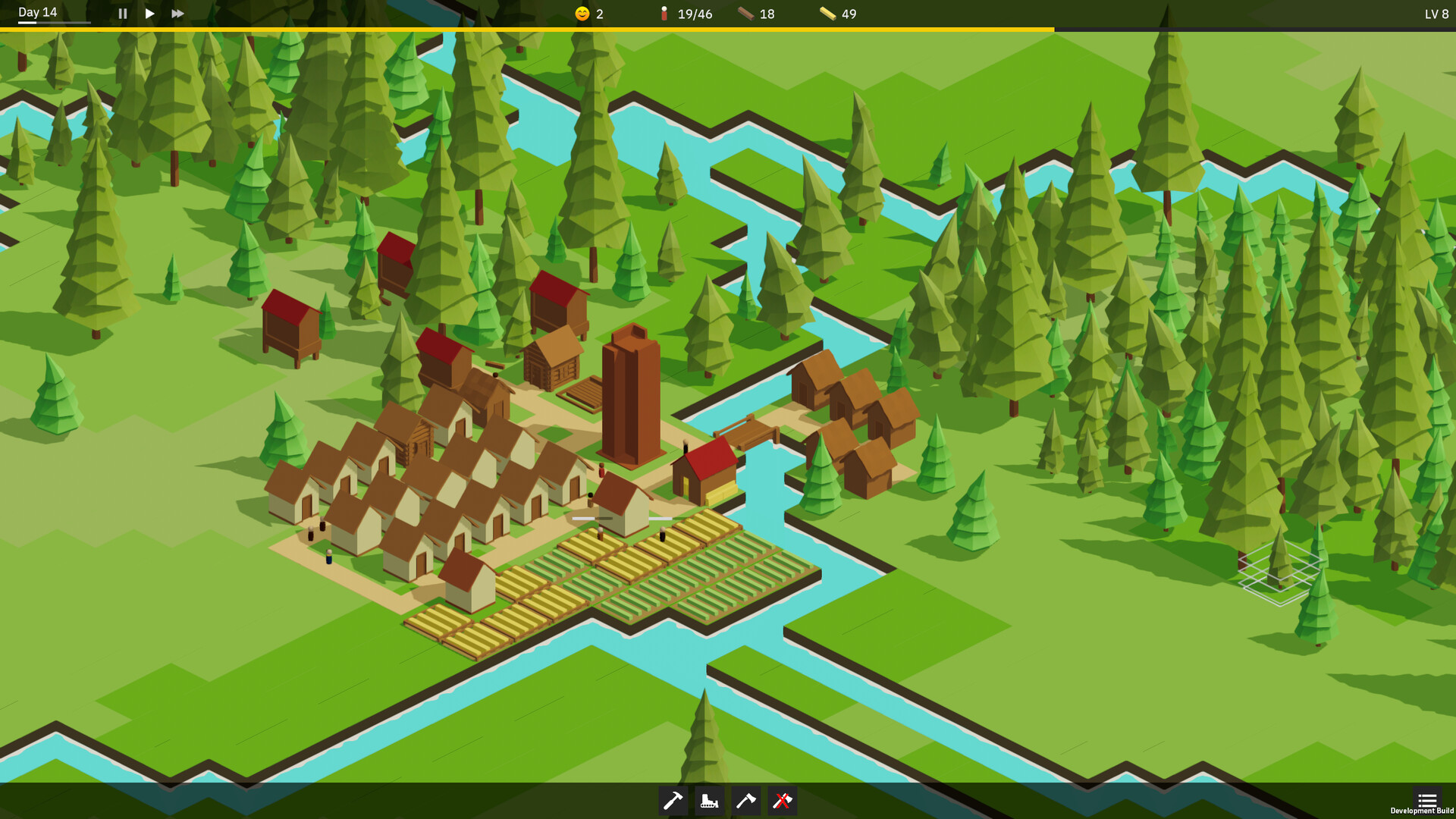Select the hammer build tool
Image resolution: width=1456 pixels, height=819 pixels.
pyautogui.click(x=673, y=800)
